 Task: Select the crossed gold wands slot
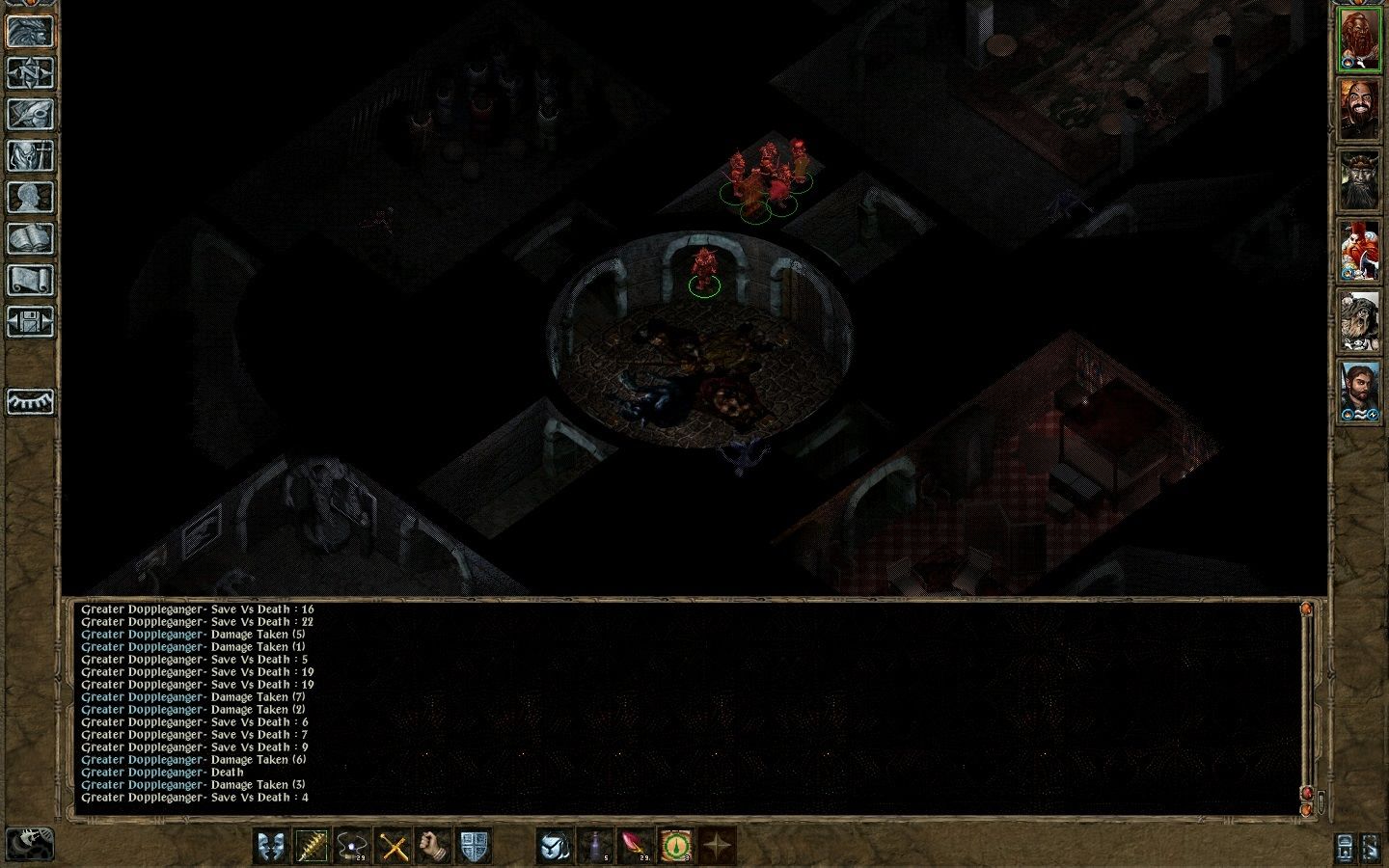pyautogui.click(x=392, y=847)
